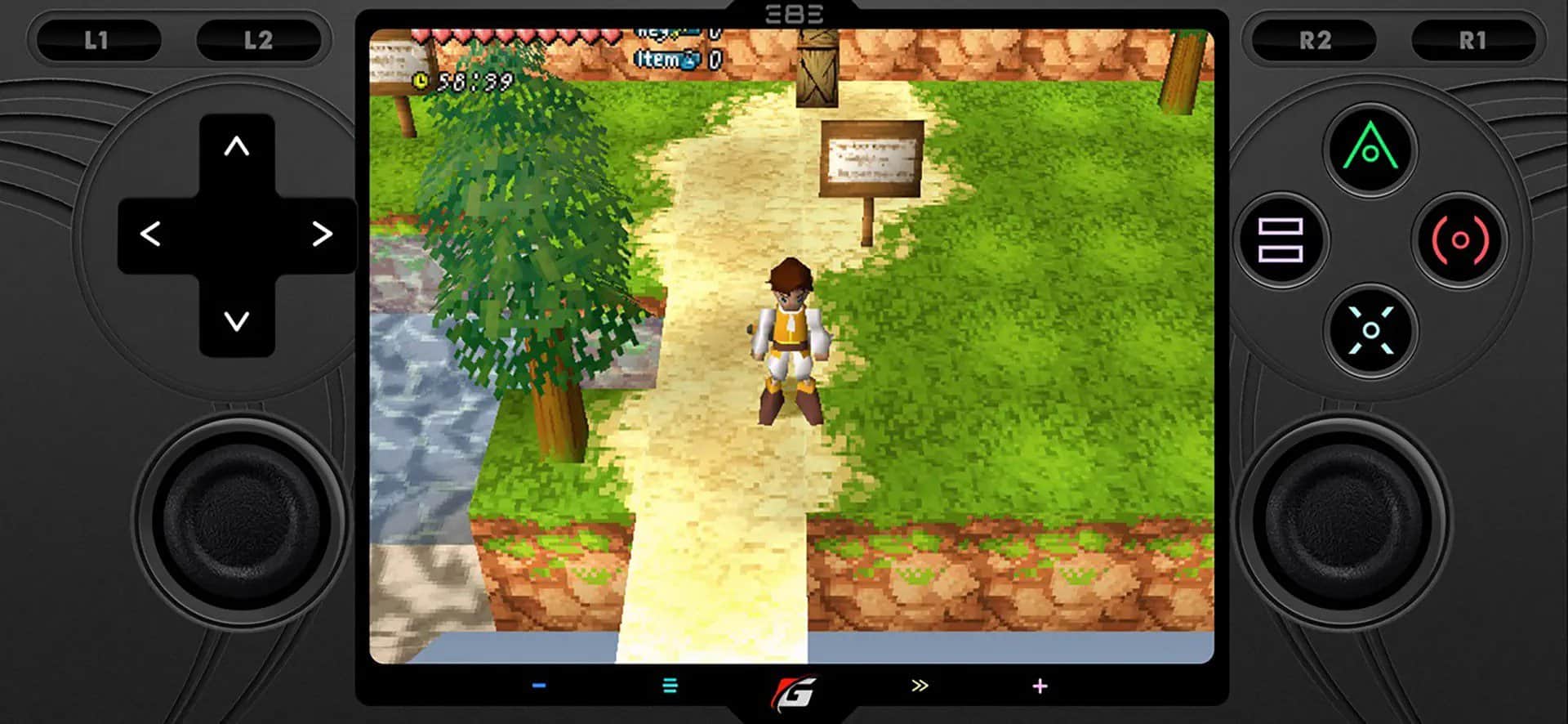Click the D-pad right arrow
The height and width of the screenshot is (724, 1568).
pos(323,235)
